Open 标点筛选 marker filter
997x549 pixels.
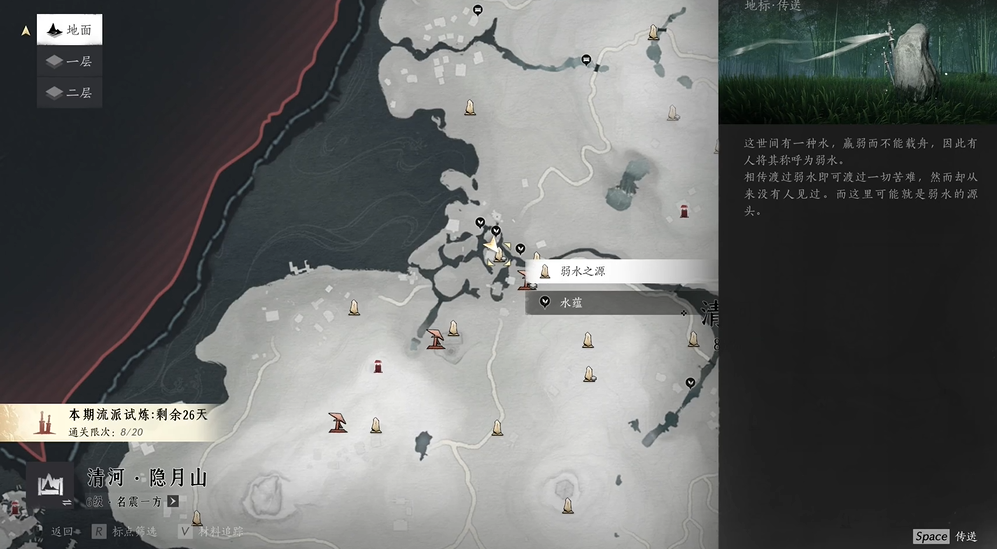125,531
